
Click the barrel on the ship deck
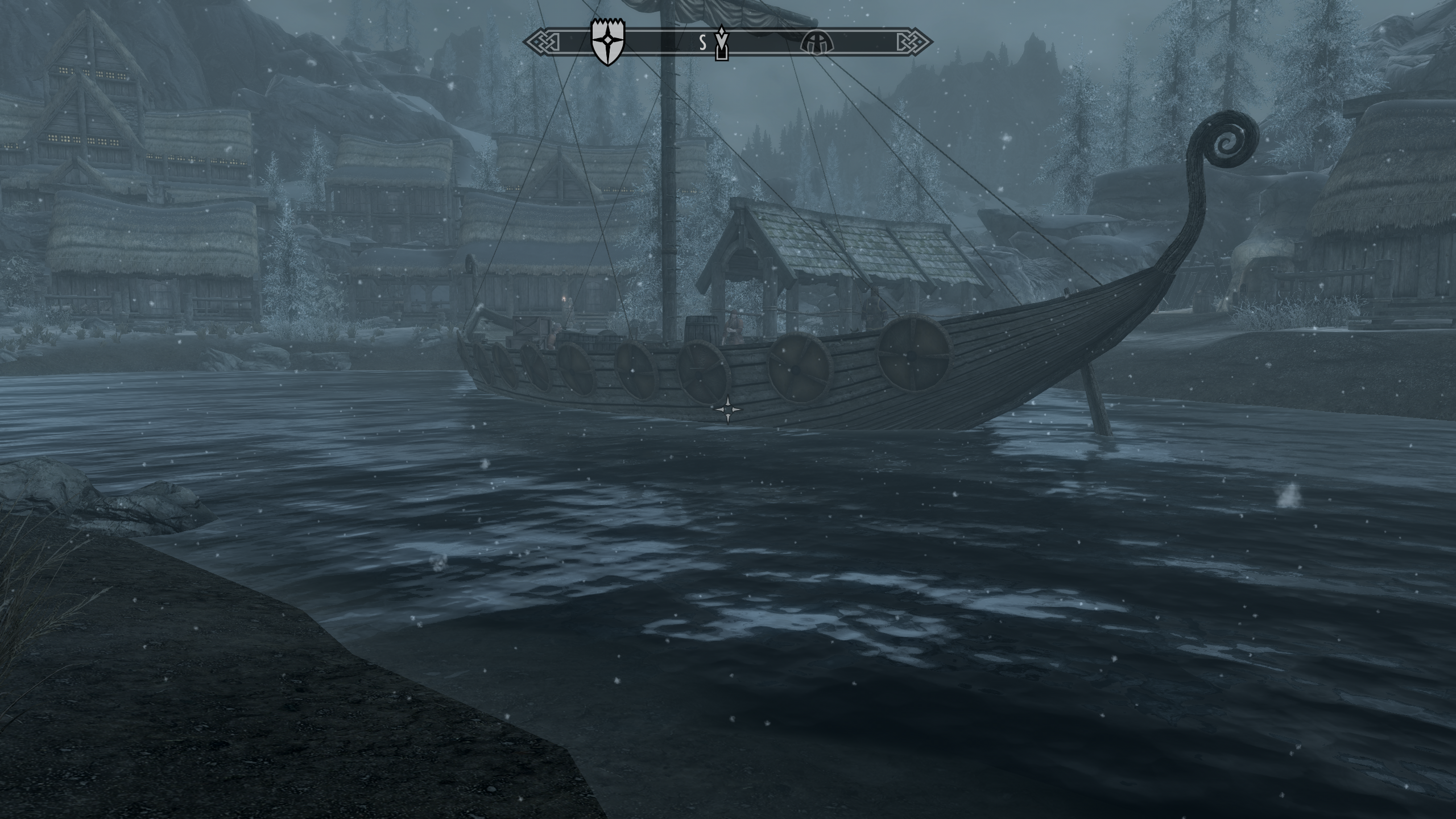[x=702, y=328]
